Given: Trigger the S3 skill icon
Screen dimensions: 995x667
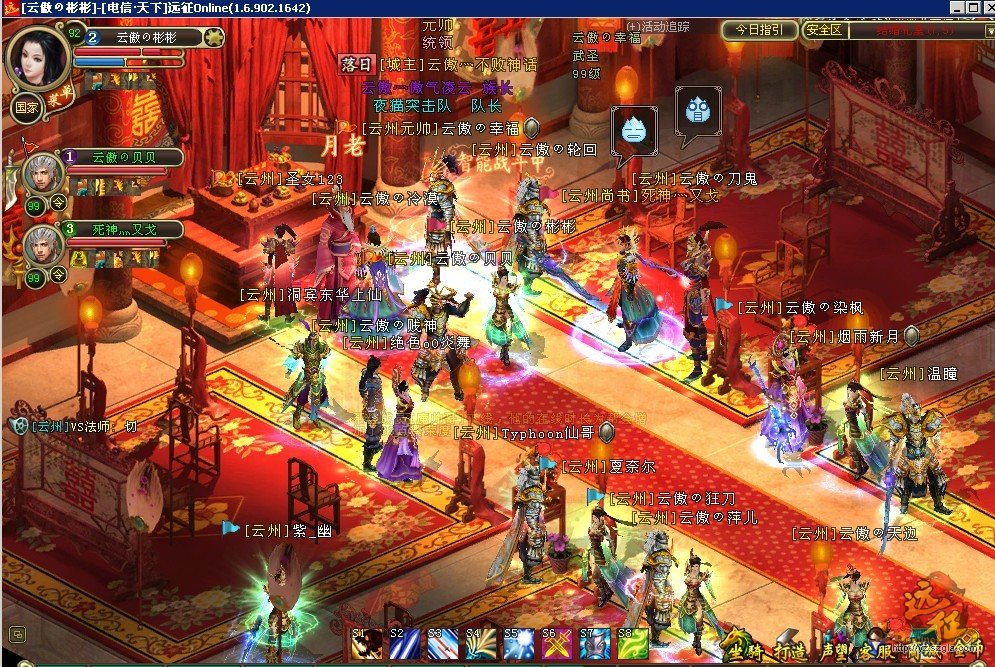Looking at the screenshot, I should 442,647.
